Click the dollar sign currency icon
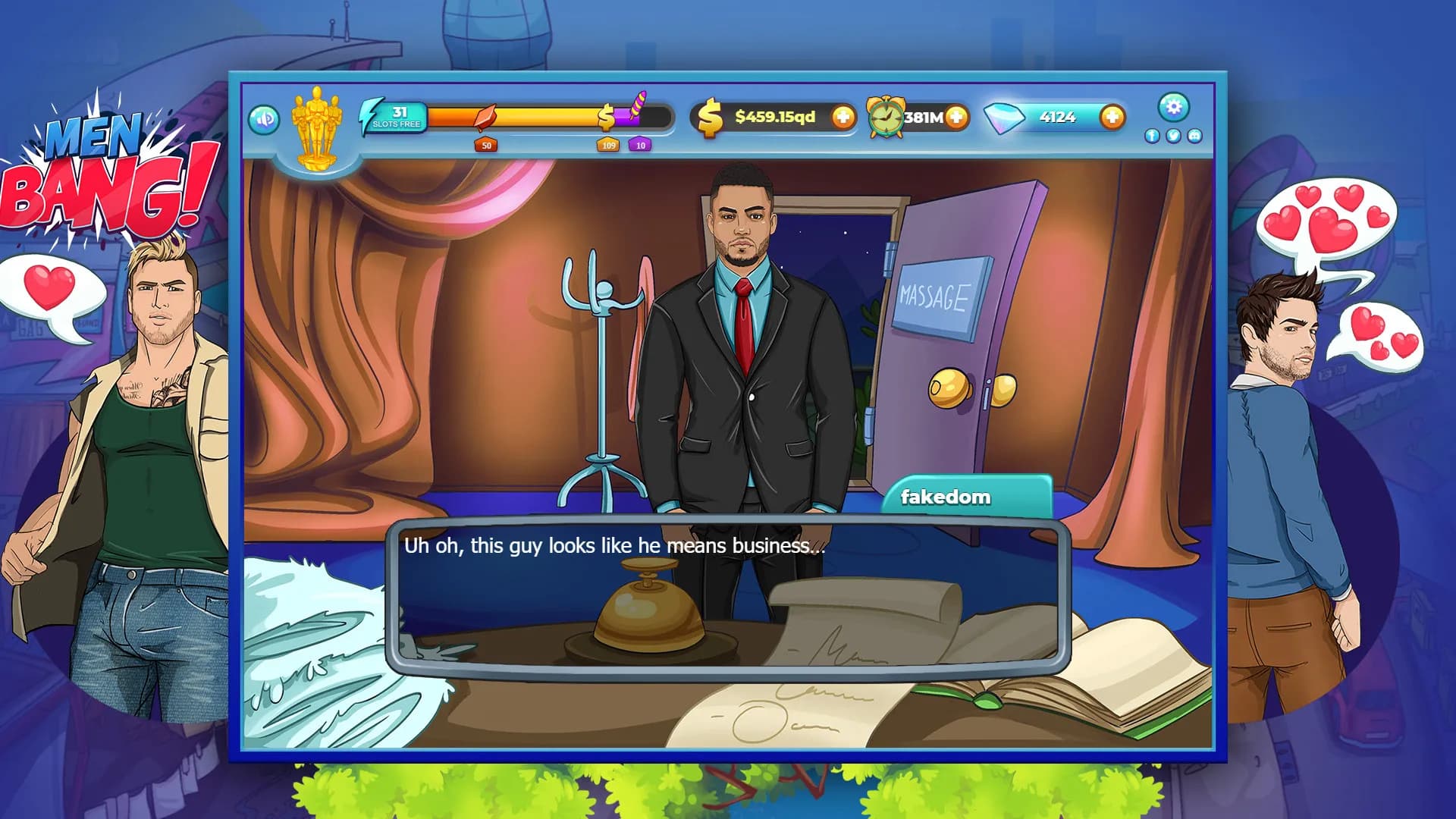Image resolution: width=1456 pixels, height=819 pixels. point(709,116)
